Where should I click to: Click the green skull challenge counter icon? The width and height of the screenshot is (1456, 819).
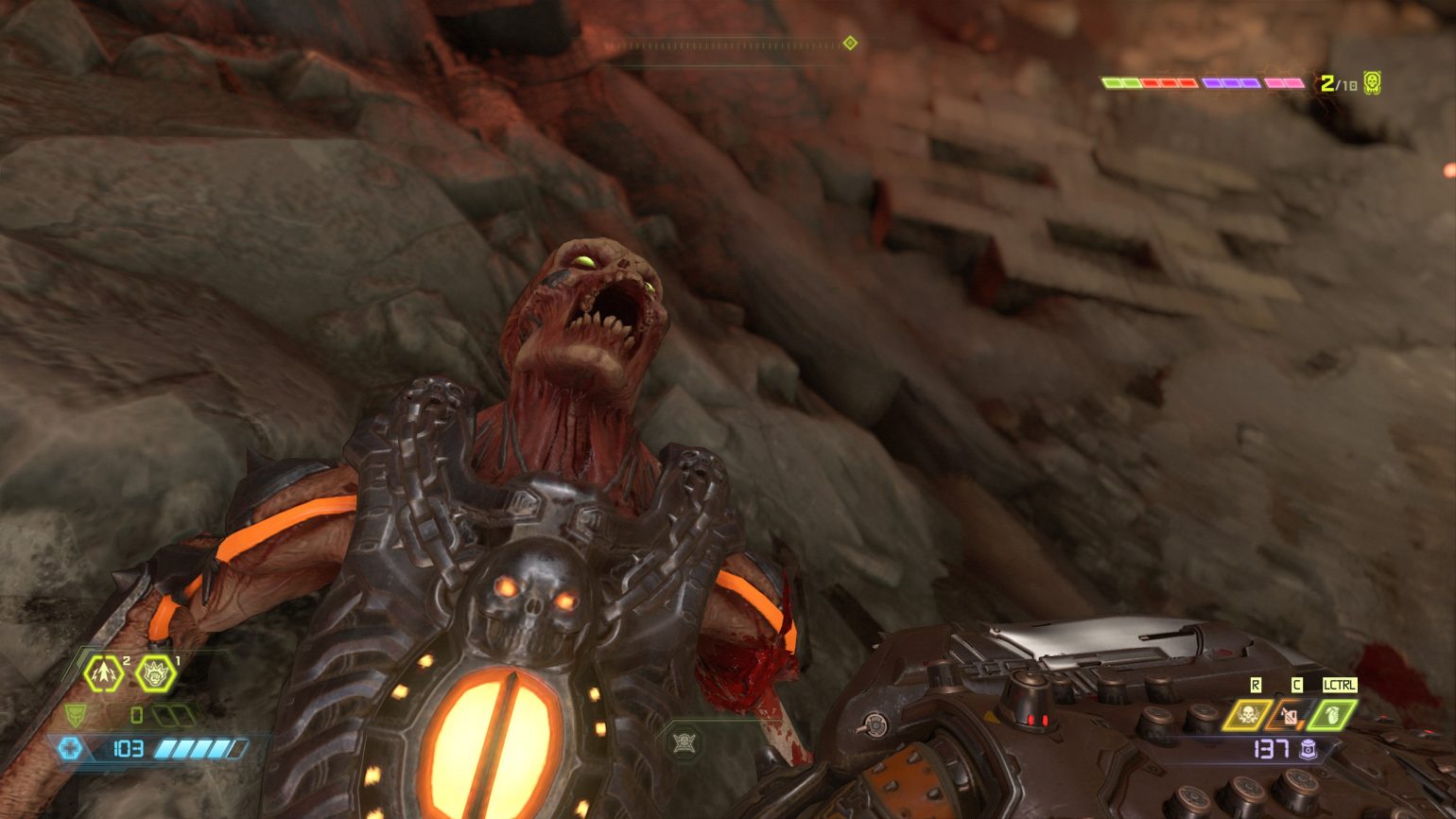[1372, 83]
